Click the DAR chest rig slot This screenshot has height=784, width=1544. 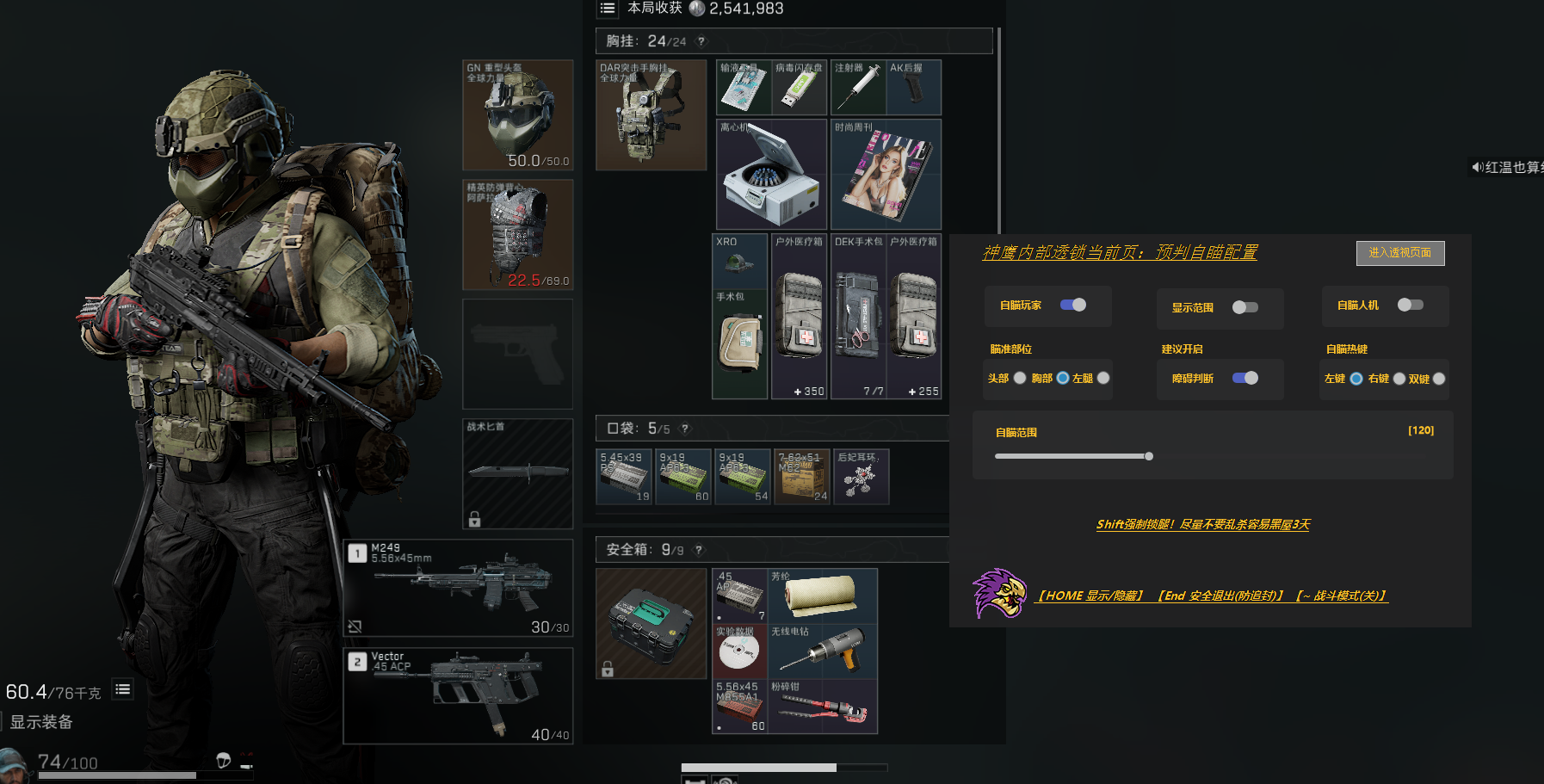tap(651, 114)
